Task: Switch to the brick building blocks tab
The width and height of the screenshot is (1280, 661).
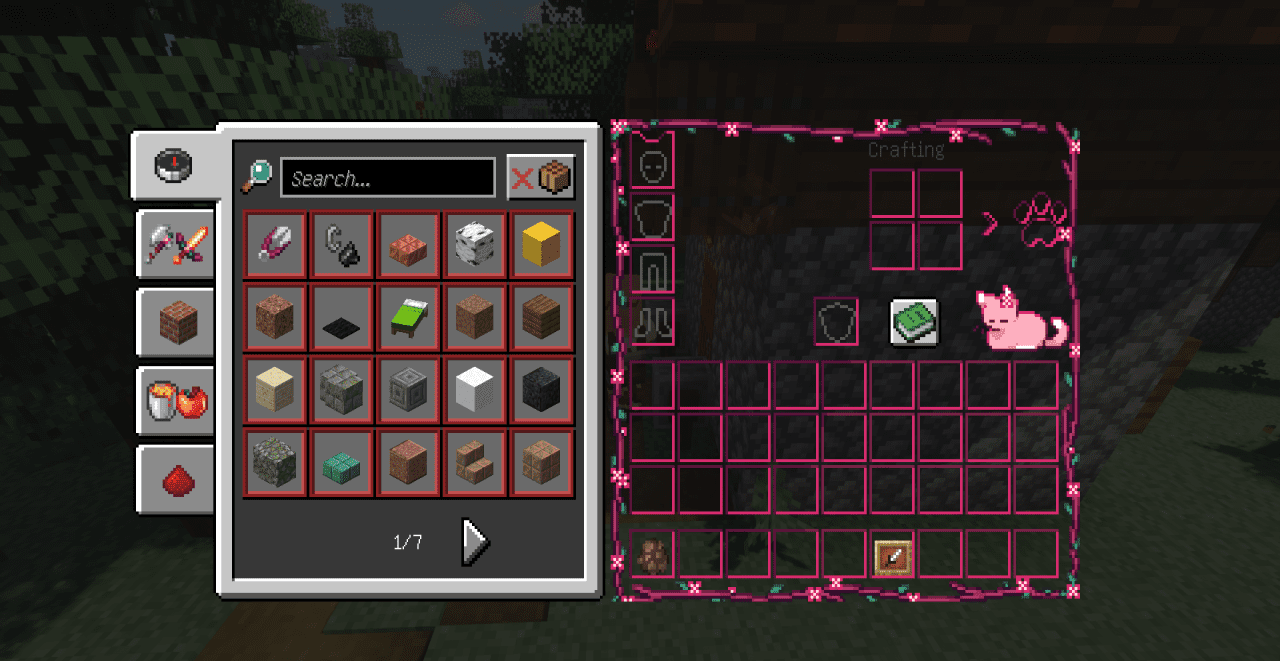Action: [176, 323]
